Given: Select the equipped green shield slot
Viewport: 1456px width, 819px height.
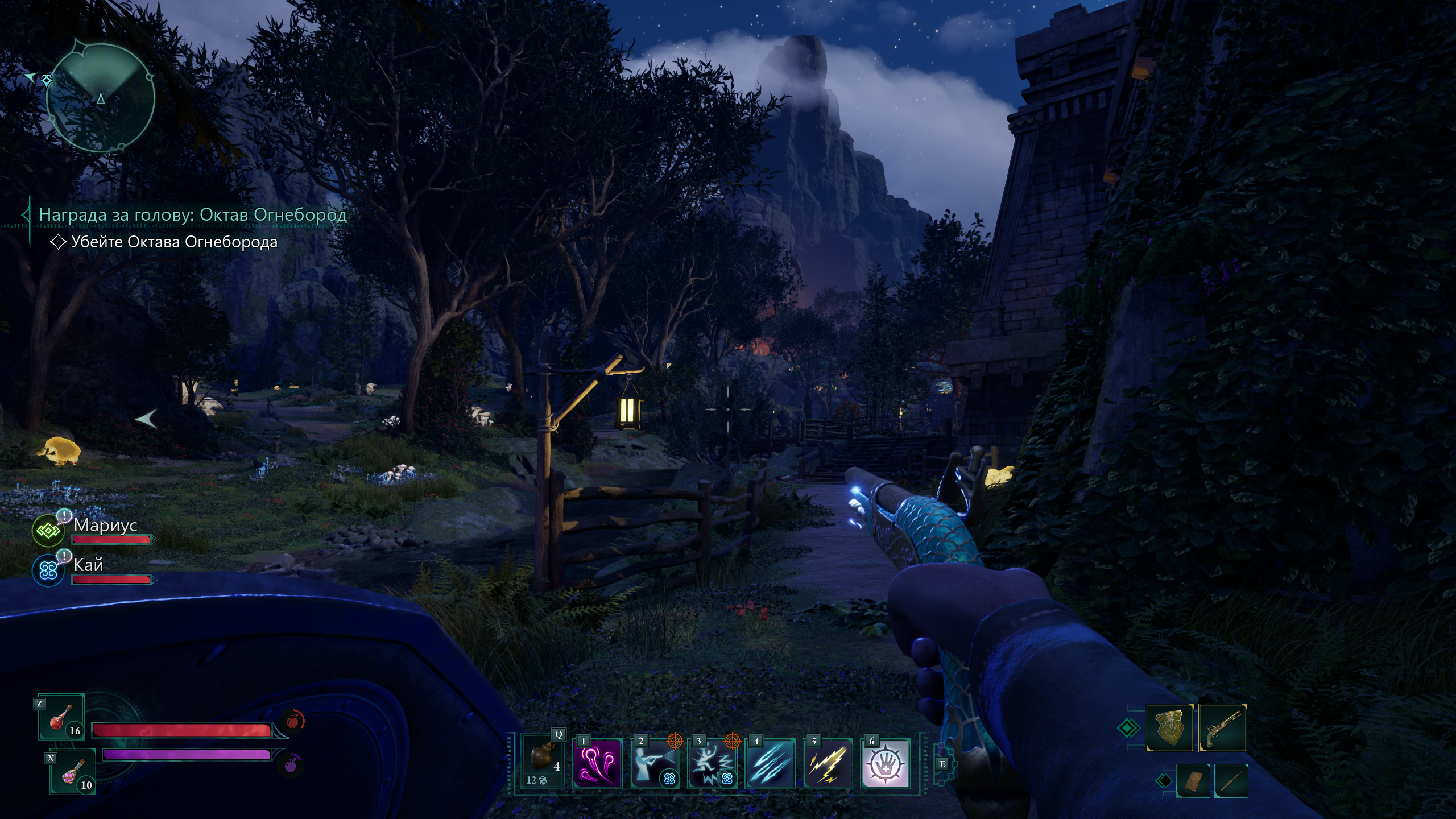Looking at the screenshot, I should pyautogui.click(x=1169, y=729).
